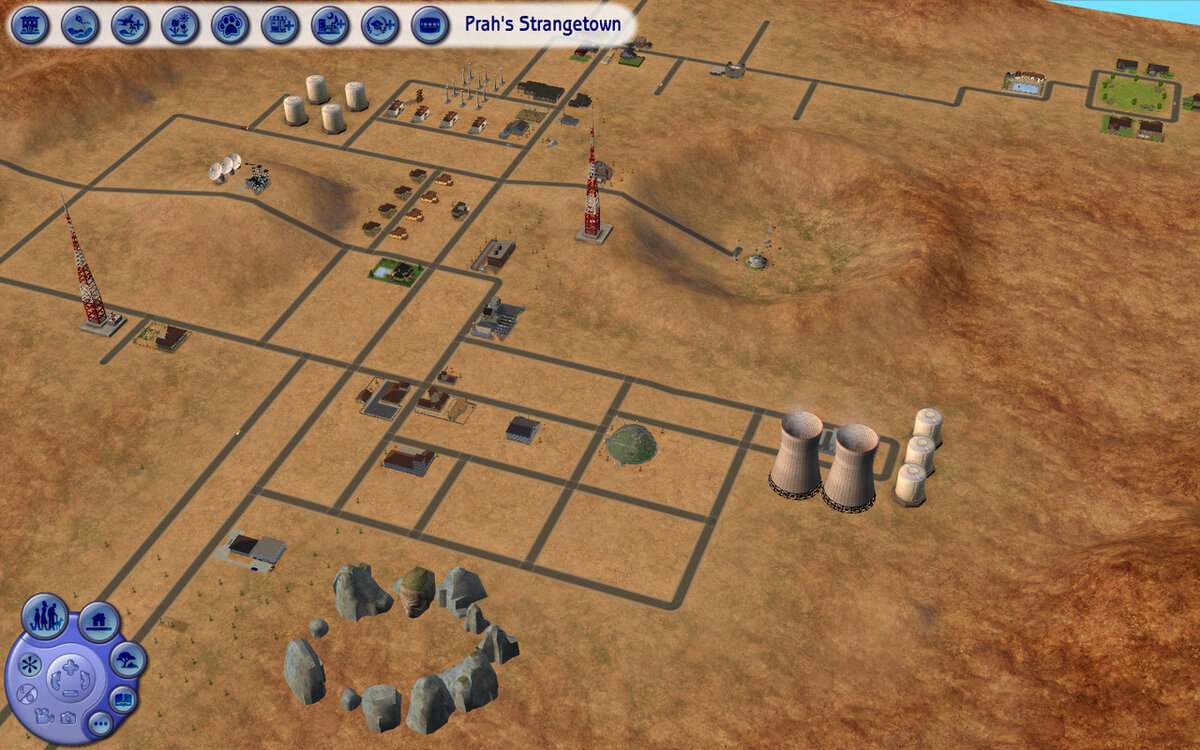The height and width of the screenshot is (750, 1200).
Task: Click the airplane with plus icon
Action: tap(130, 24)
